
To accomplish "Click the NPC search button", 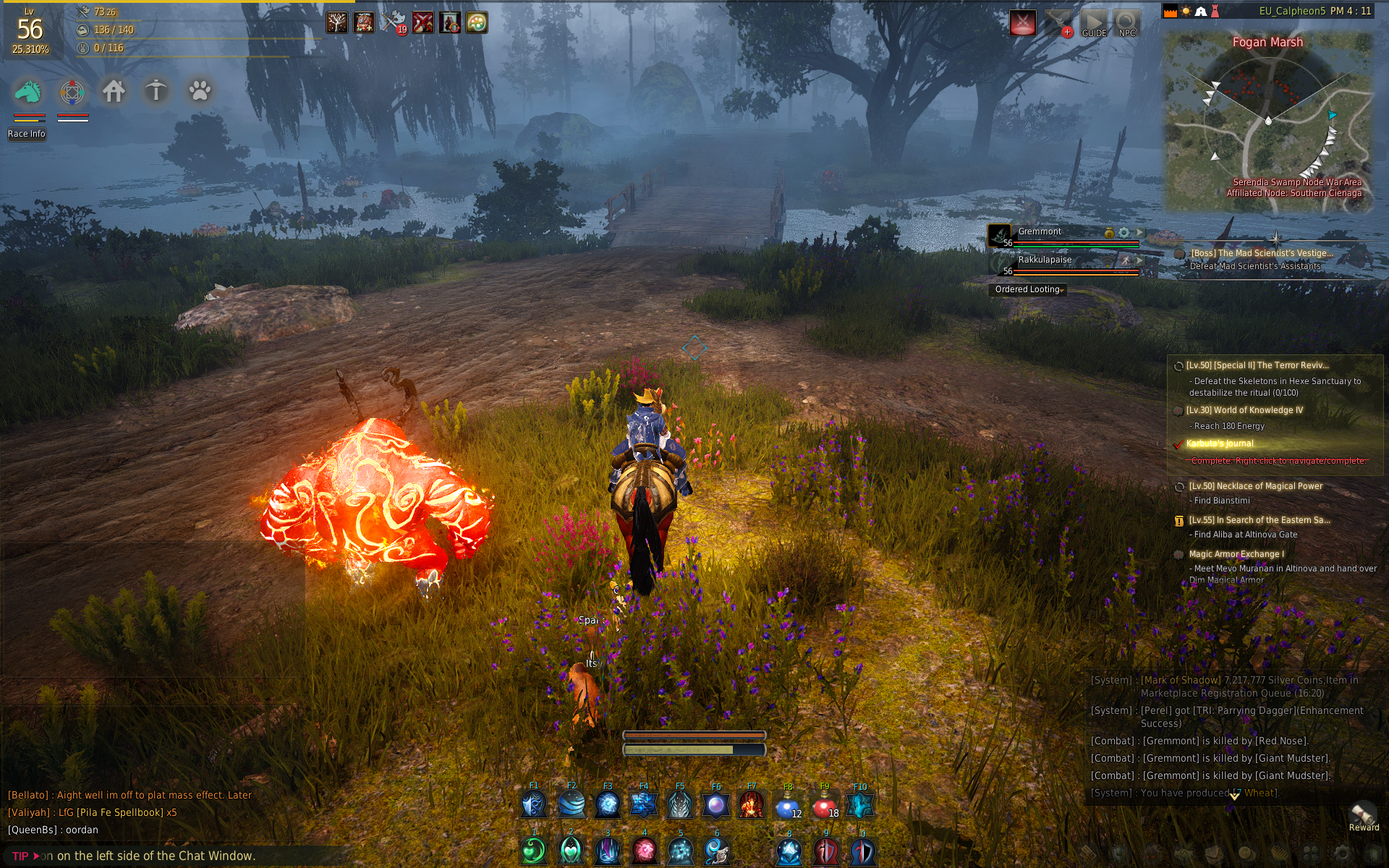I will pos(1126,24).
